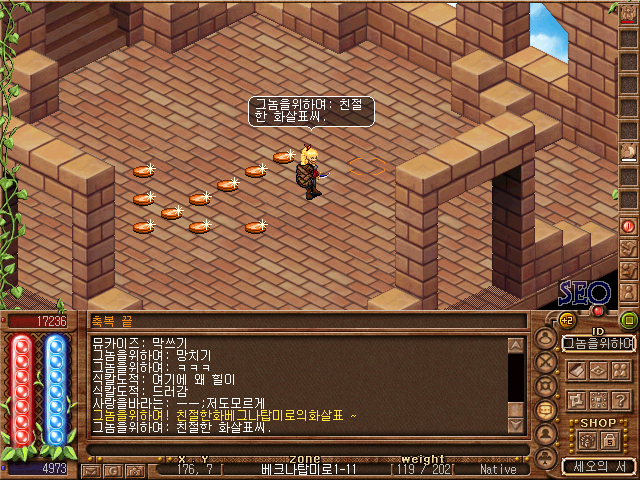Click the crossed swords round button

(545, 362)
